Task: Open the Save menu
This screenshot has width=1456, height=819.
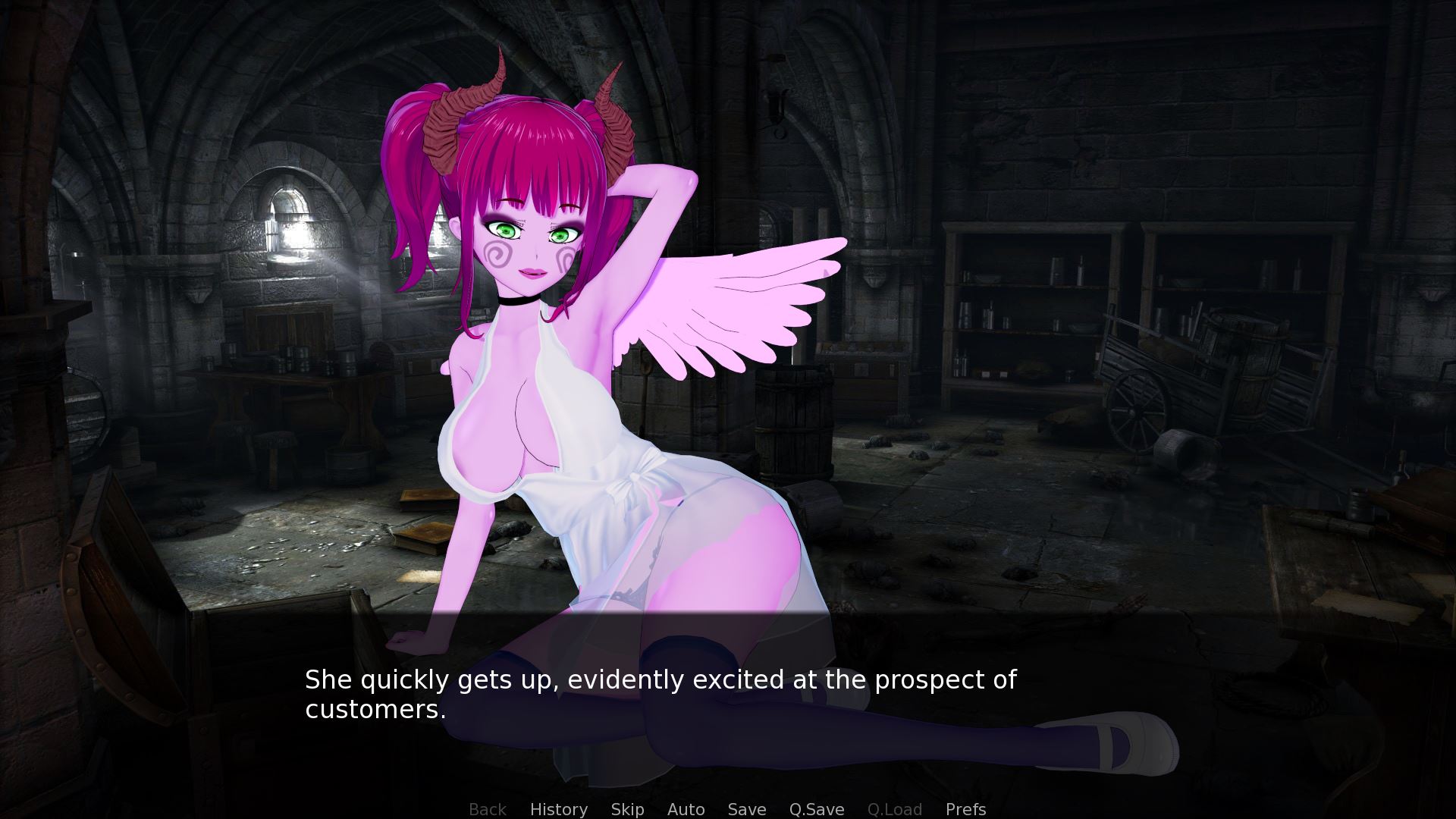Action: pyautogui.click(x=746, y=809)
